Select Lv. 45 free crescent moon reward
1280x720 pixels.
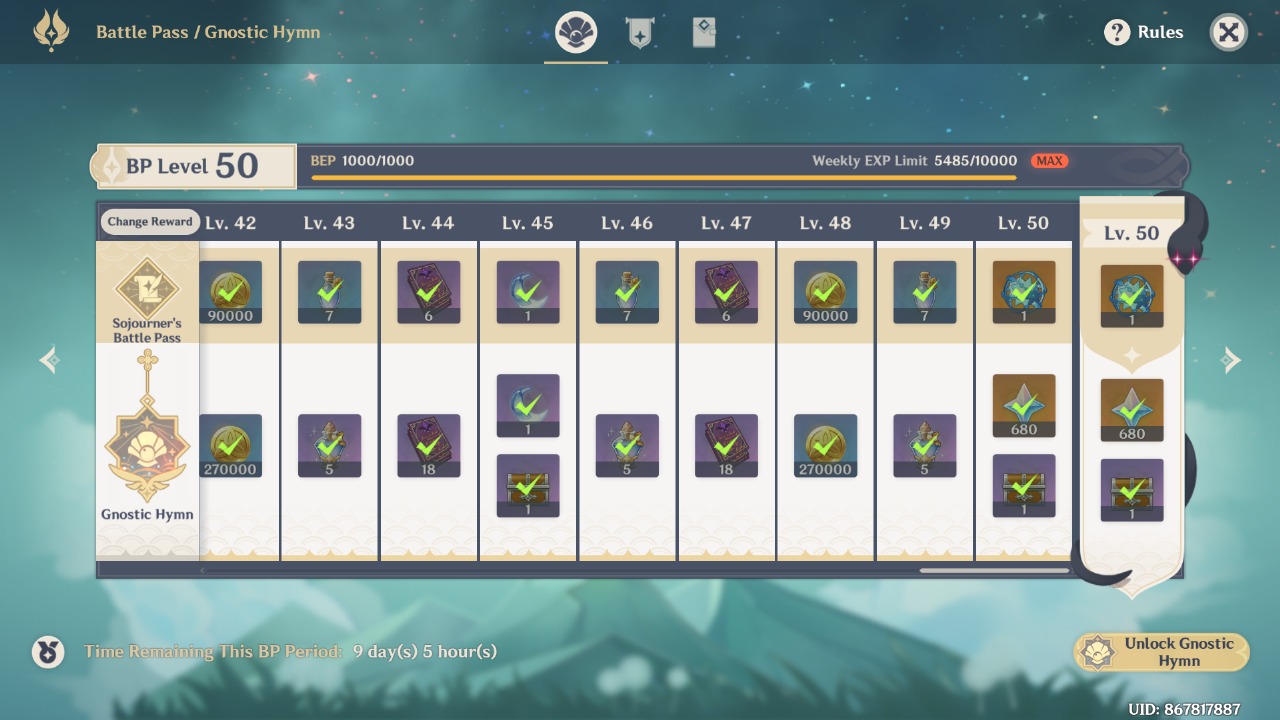[528, 292]
